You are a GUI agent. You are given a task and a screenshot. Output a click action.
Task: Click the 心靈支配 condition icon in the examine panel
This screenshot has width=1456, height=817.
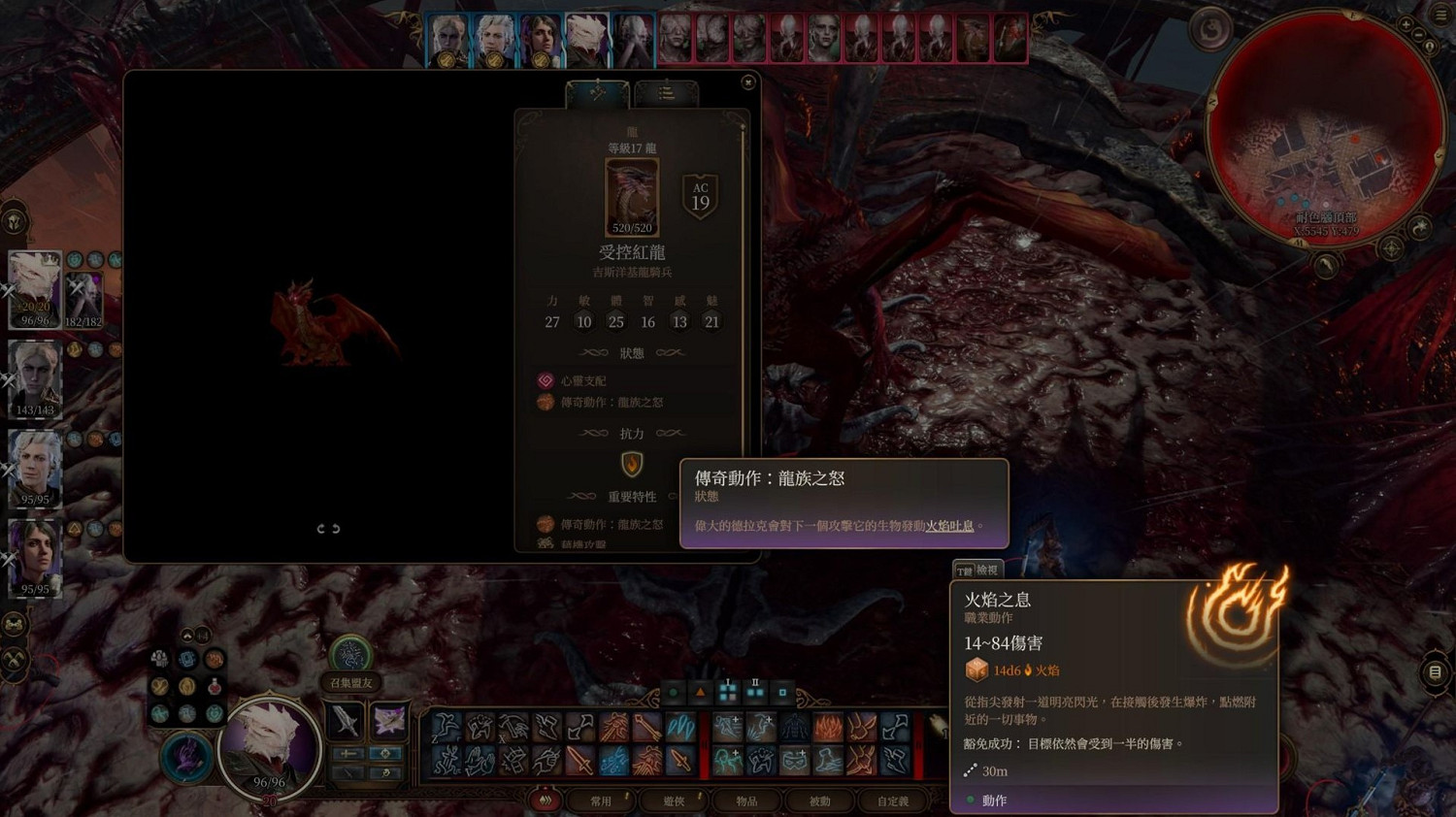point(545,380)
